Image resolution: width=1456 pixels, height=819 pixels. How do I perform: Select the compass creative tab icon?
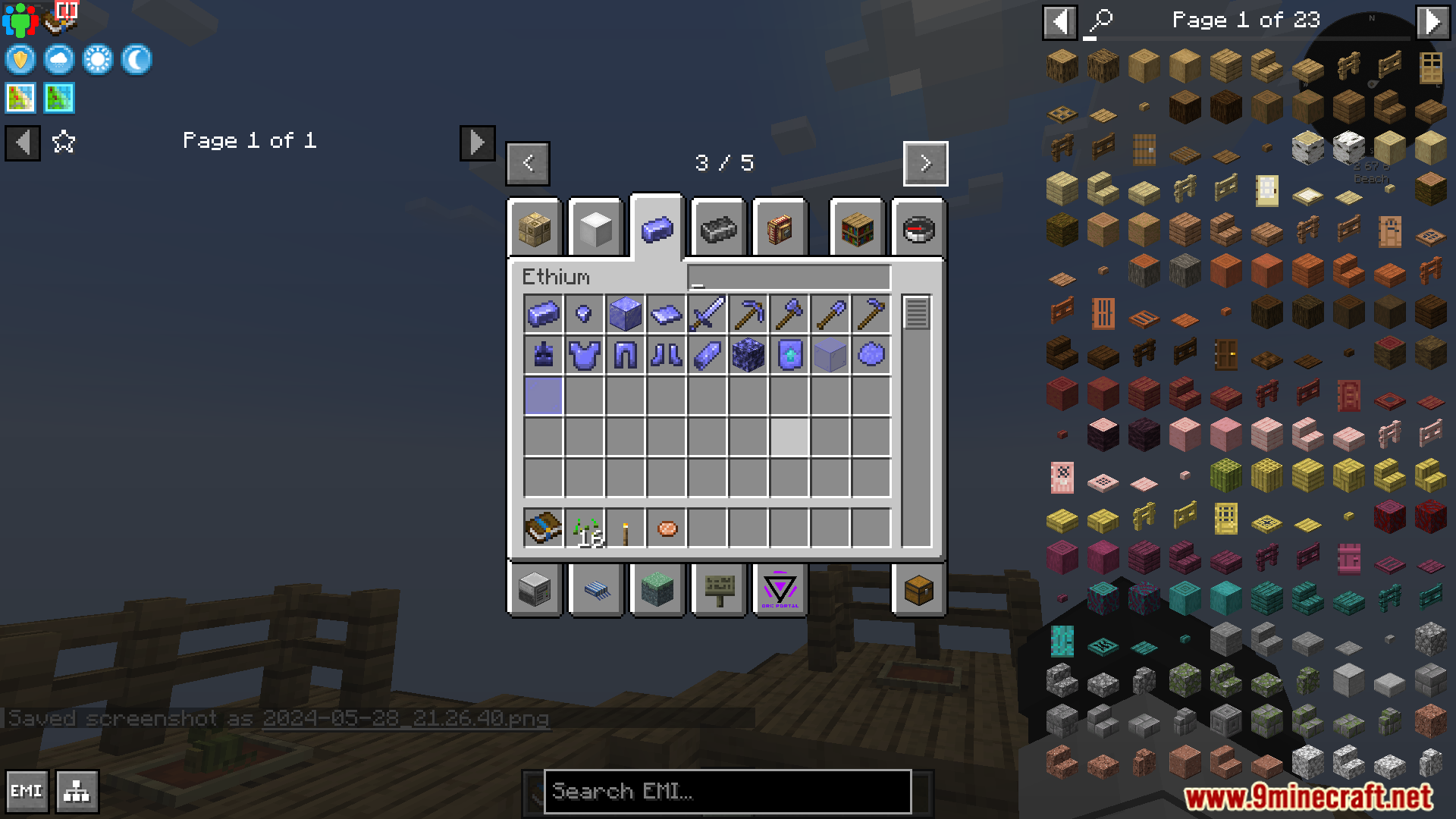919,228
